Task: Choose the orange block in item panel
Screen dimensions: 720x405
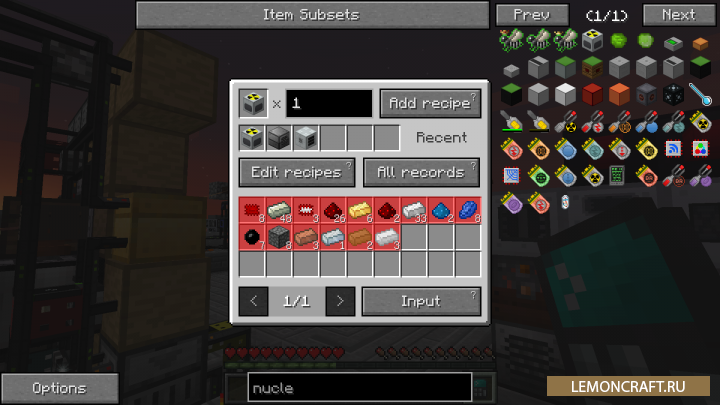Action: (619, 95)
